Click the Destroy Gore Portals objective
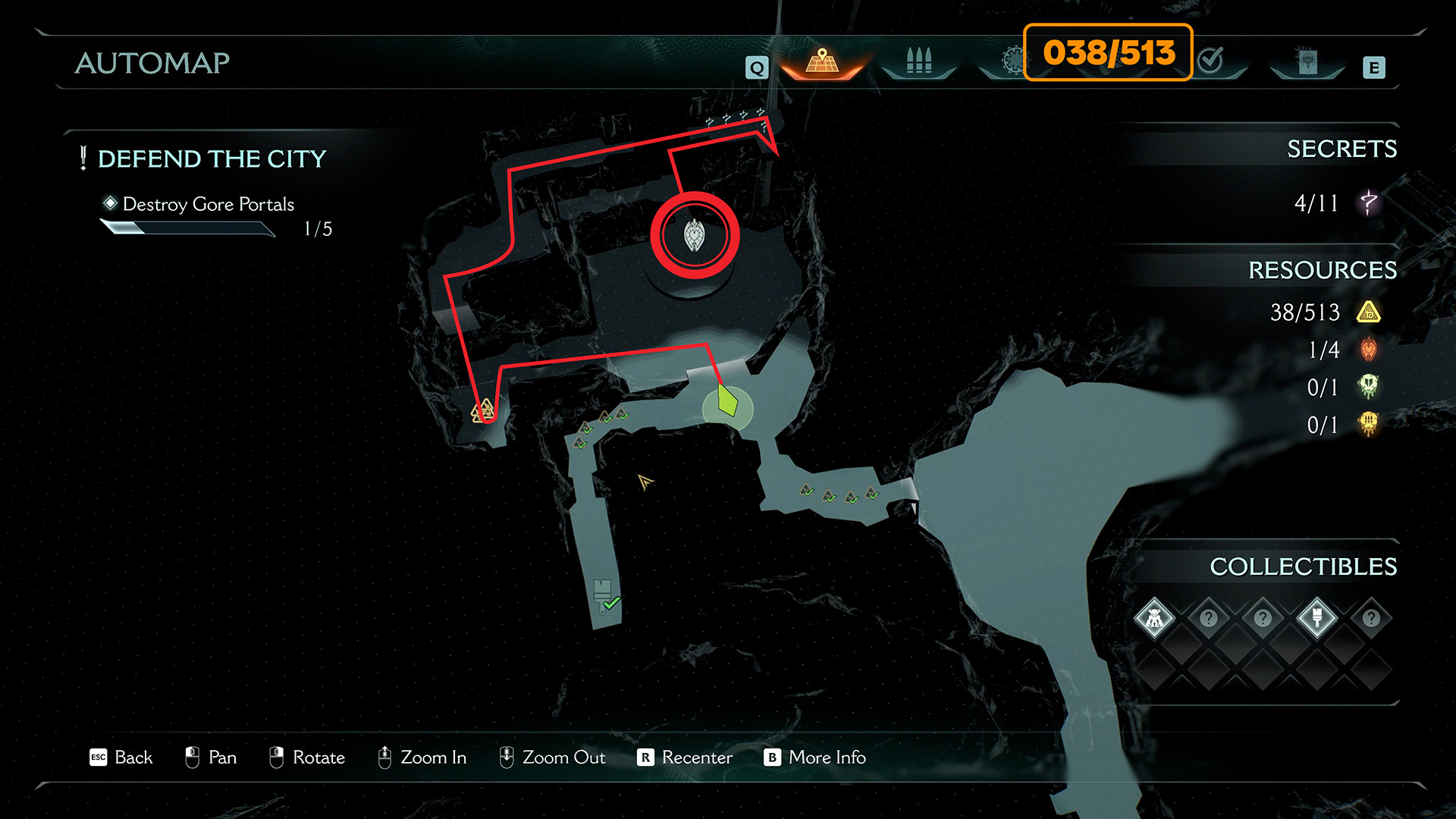This screenshot has height=819, width=1456. (208, 204)
